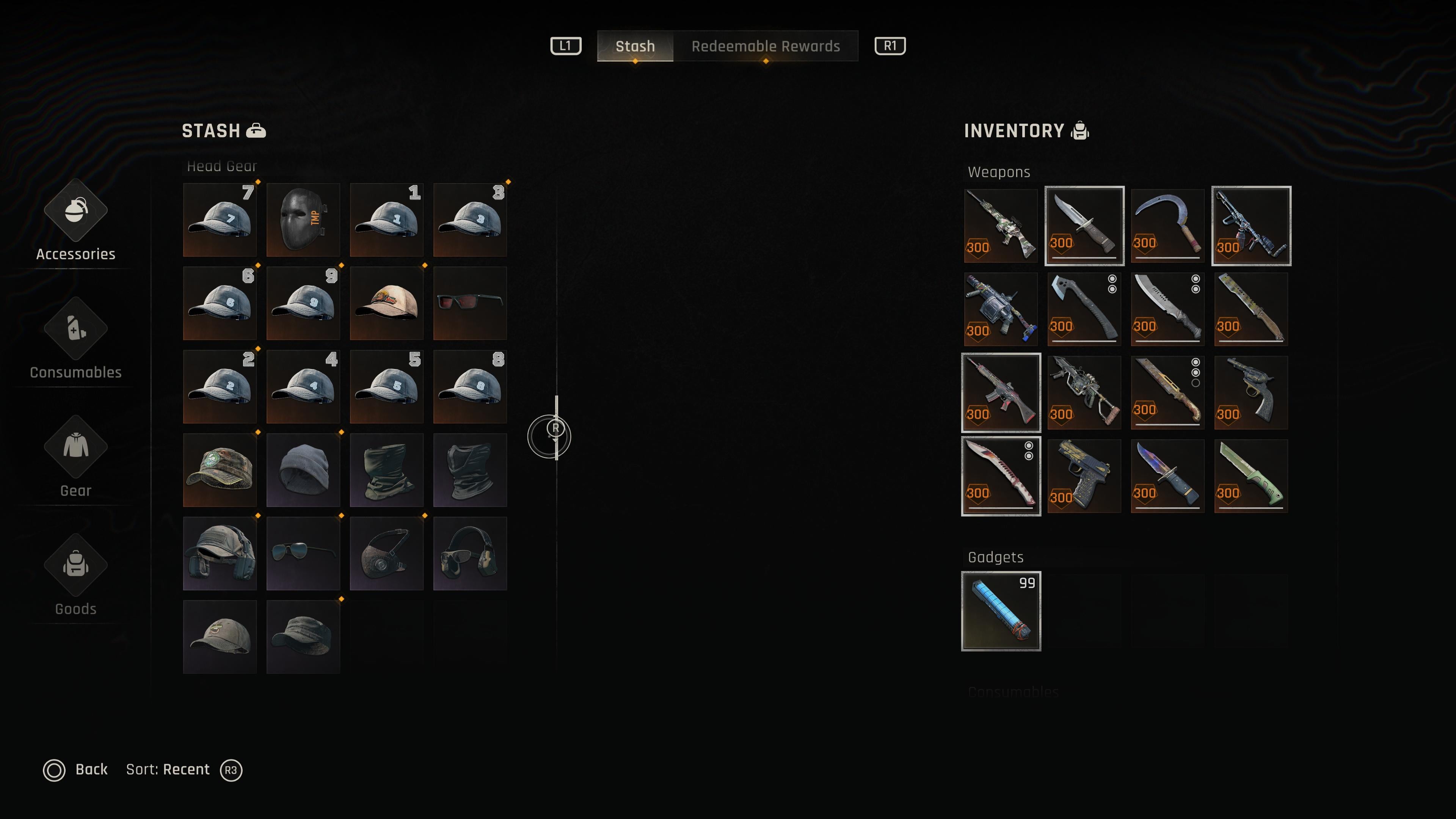Select the Stash tab
The image size is (1456, 819).
[635, 46]
